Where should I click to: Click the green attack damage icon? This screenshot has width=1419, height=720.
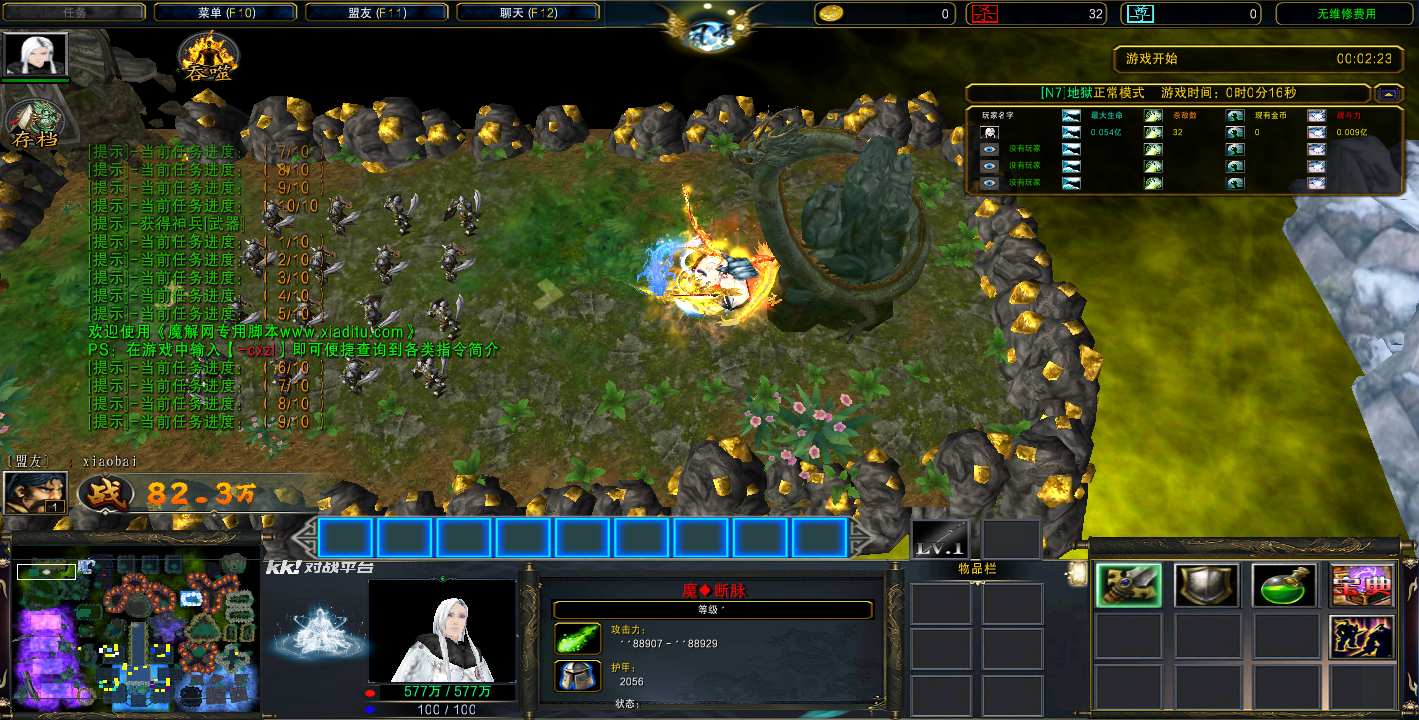tap(577, 639)
